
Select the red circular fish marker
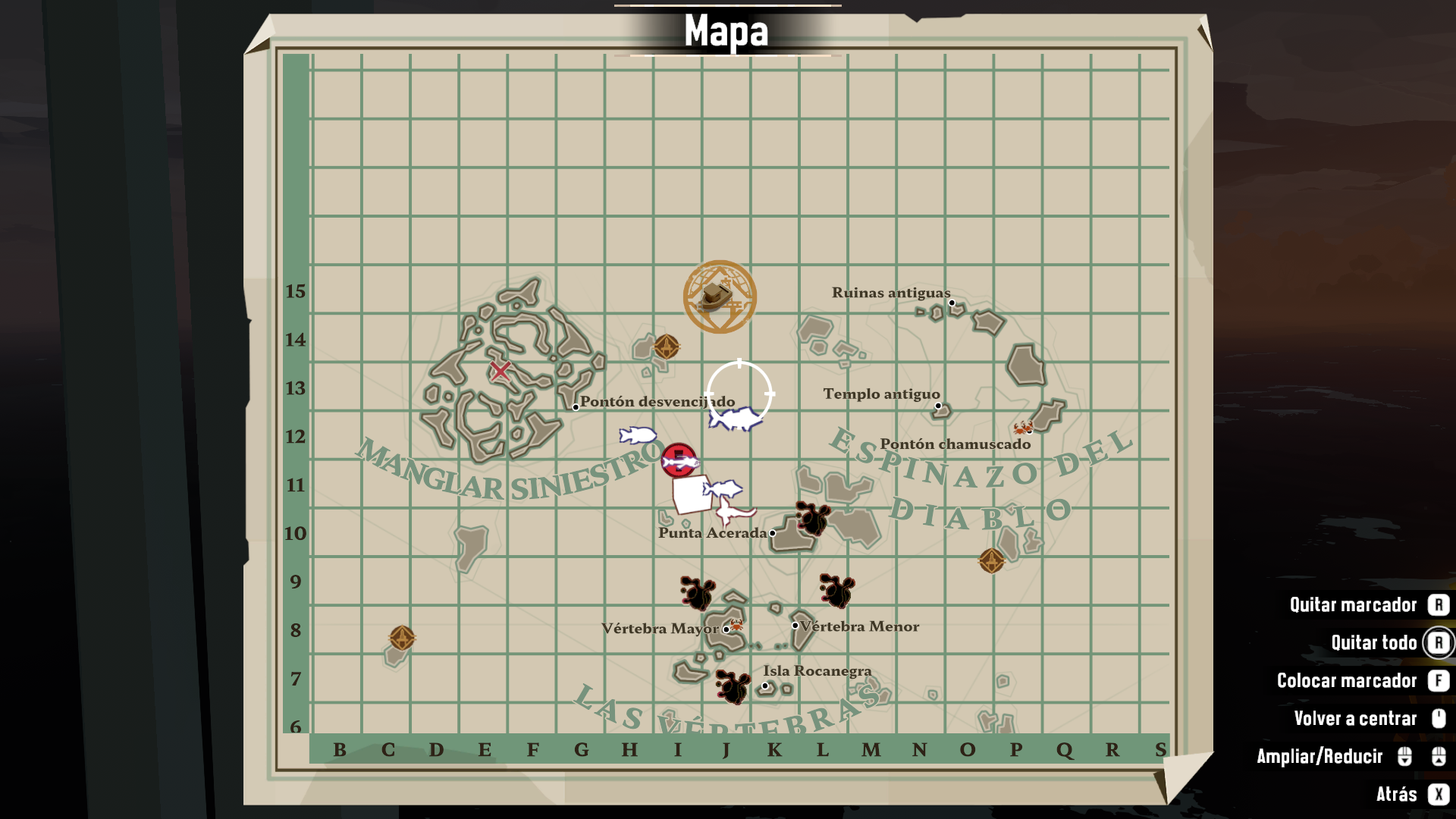pos(679,460)
